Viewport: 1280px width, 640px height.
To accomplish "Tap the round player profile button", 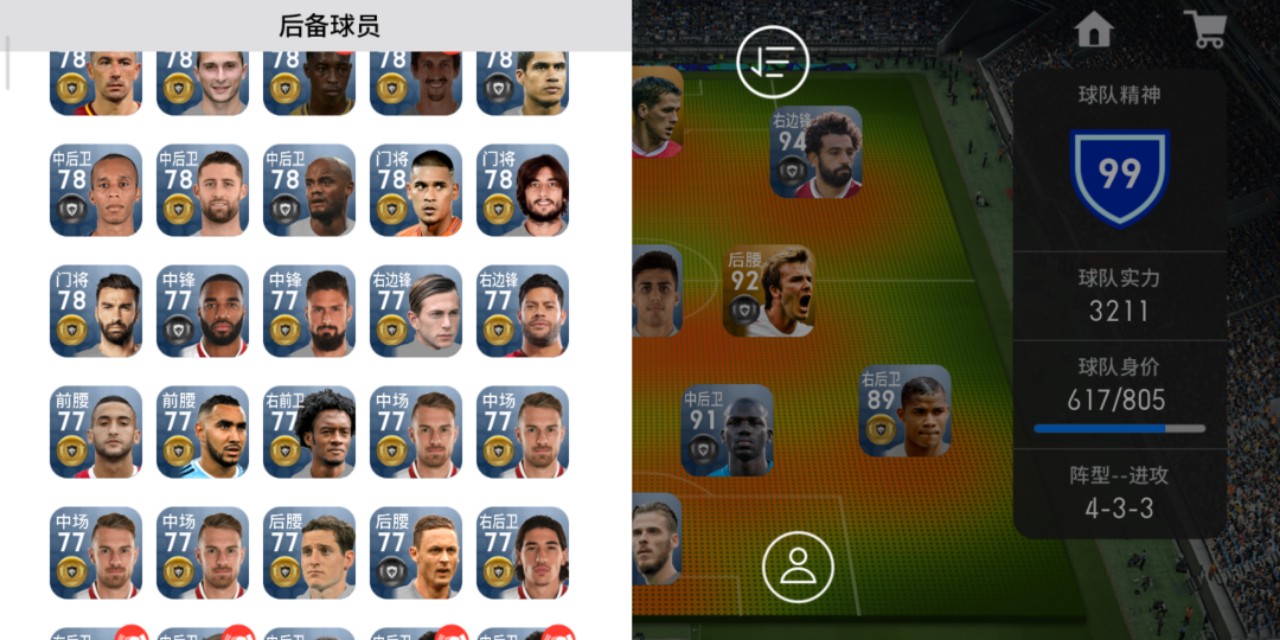I will pyautogui.click(x=798, y=566).
